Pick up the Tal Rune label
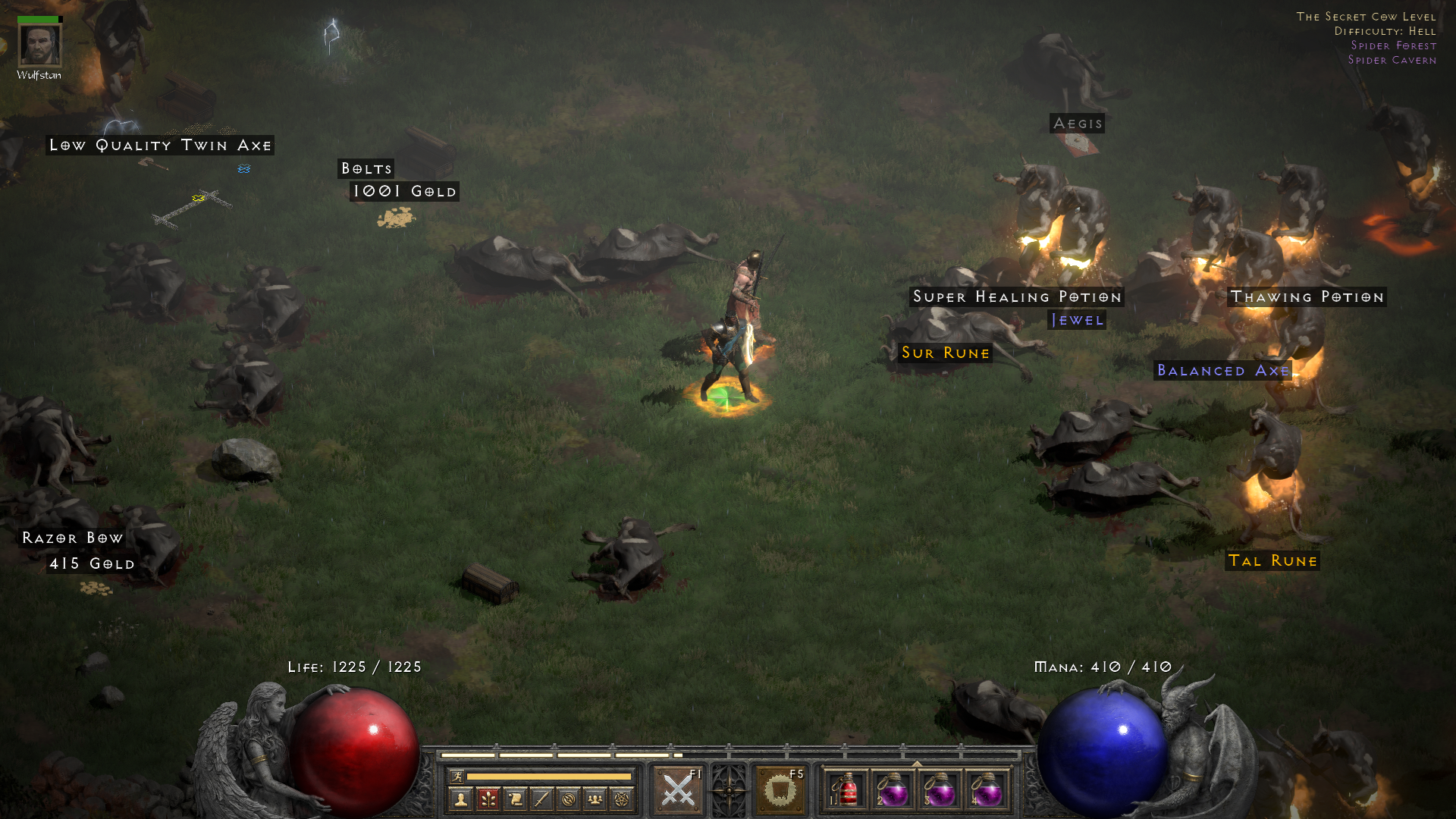 pos(1272,560)
